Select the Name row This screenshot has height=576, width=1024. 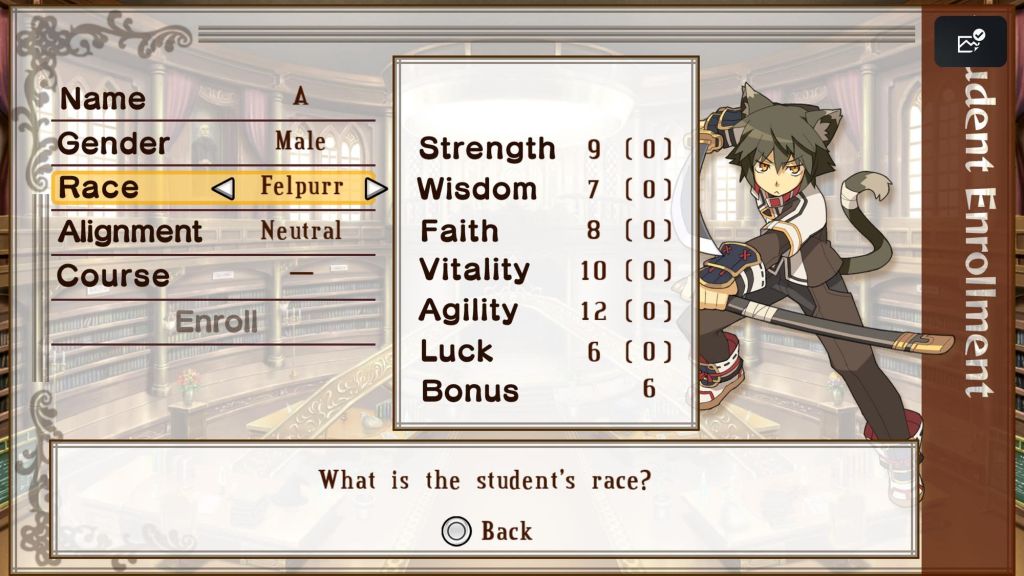click(x=213, y=98)
